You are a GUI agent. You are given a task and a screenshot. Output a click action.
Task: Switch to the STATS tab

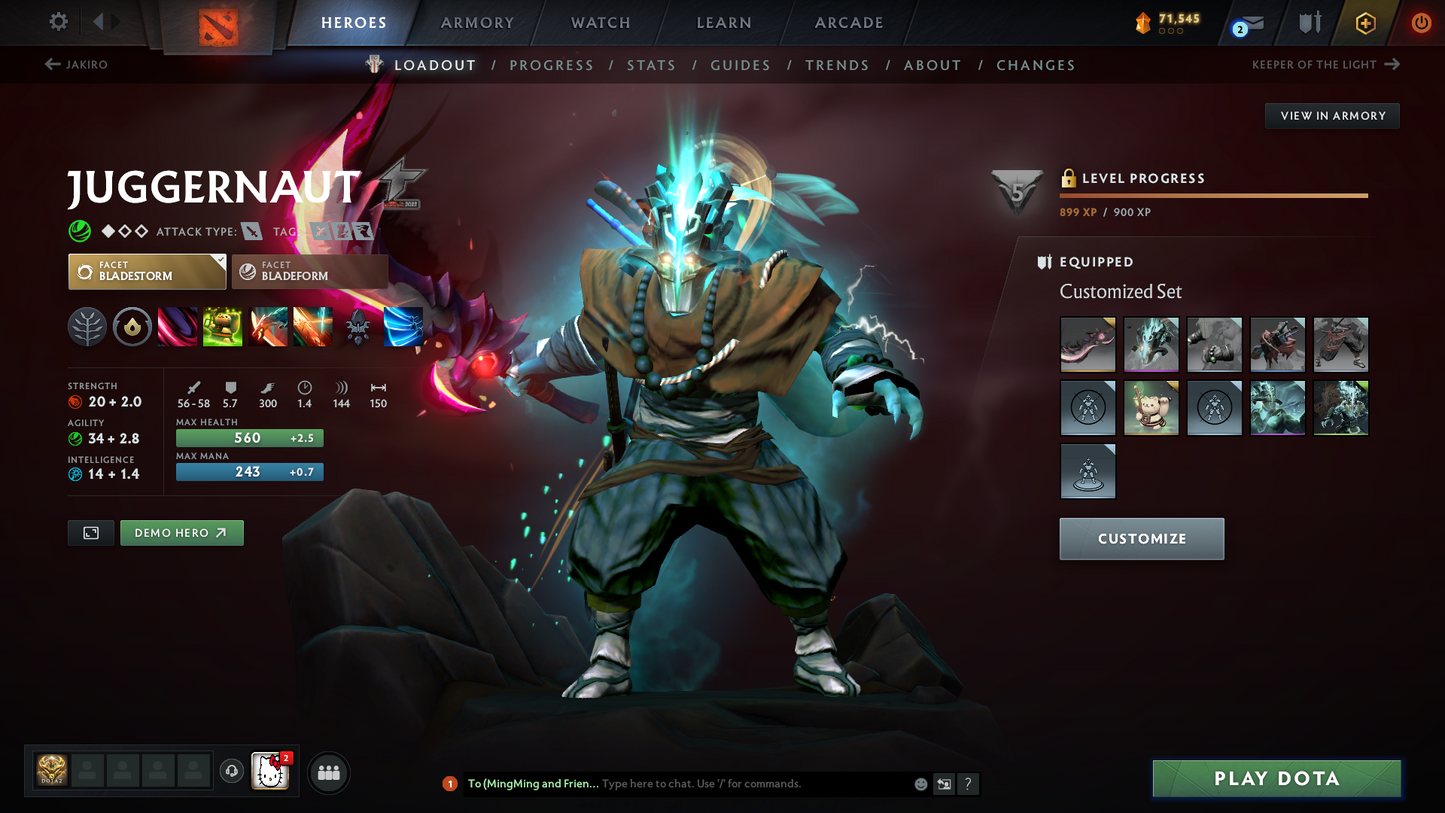point(651,64)
